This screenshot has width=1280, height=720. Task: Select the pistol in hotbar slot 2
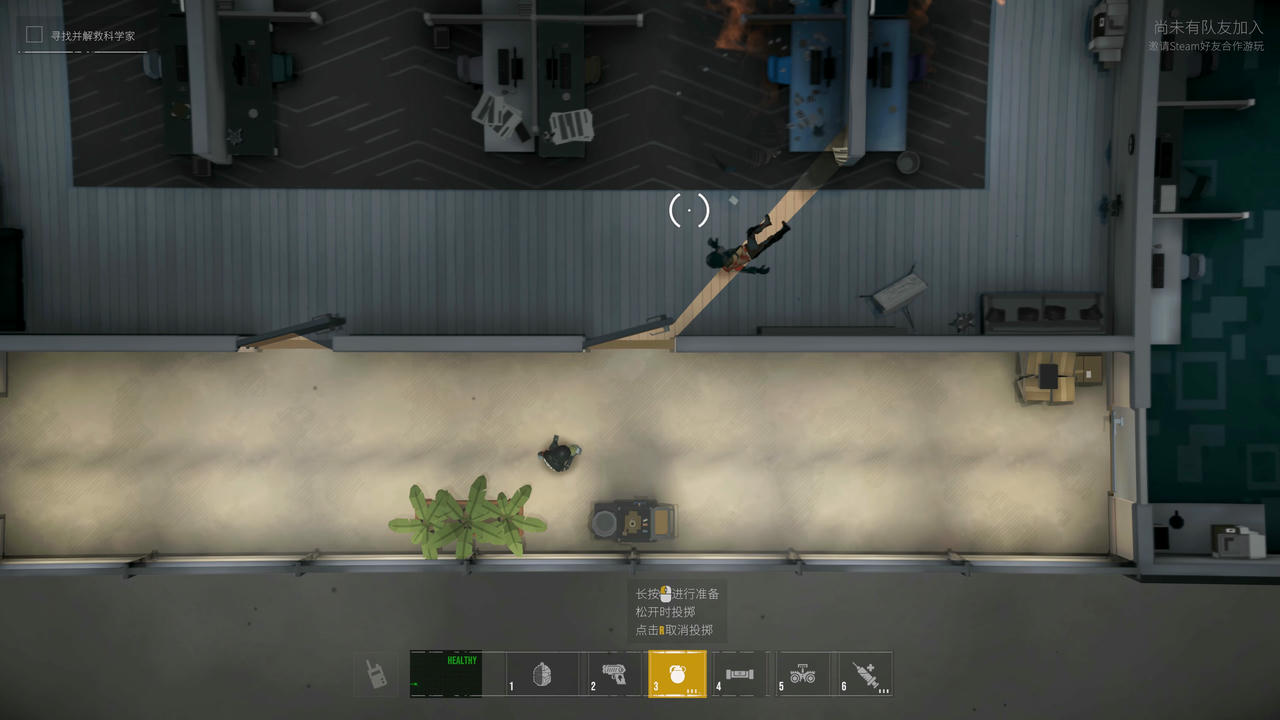[612, 673]
